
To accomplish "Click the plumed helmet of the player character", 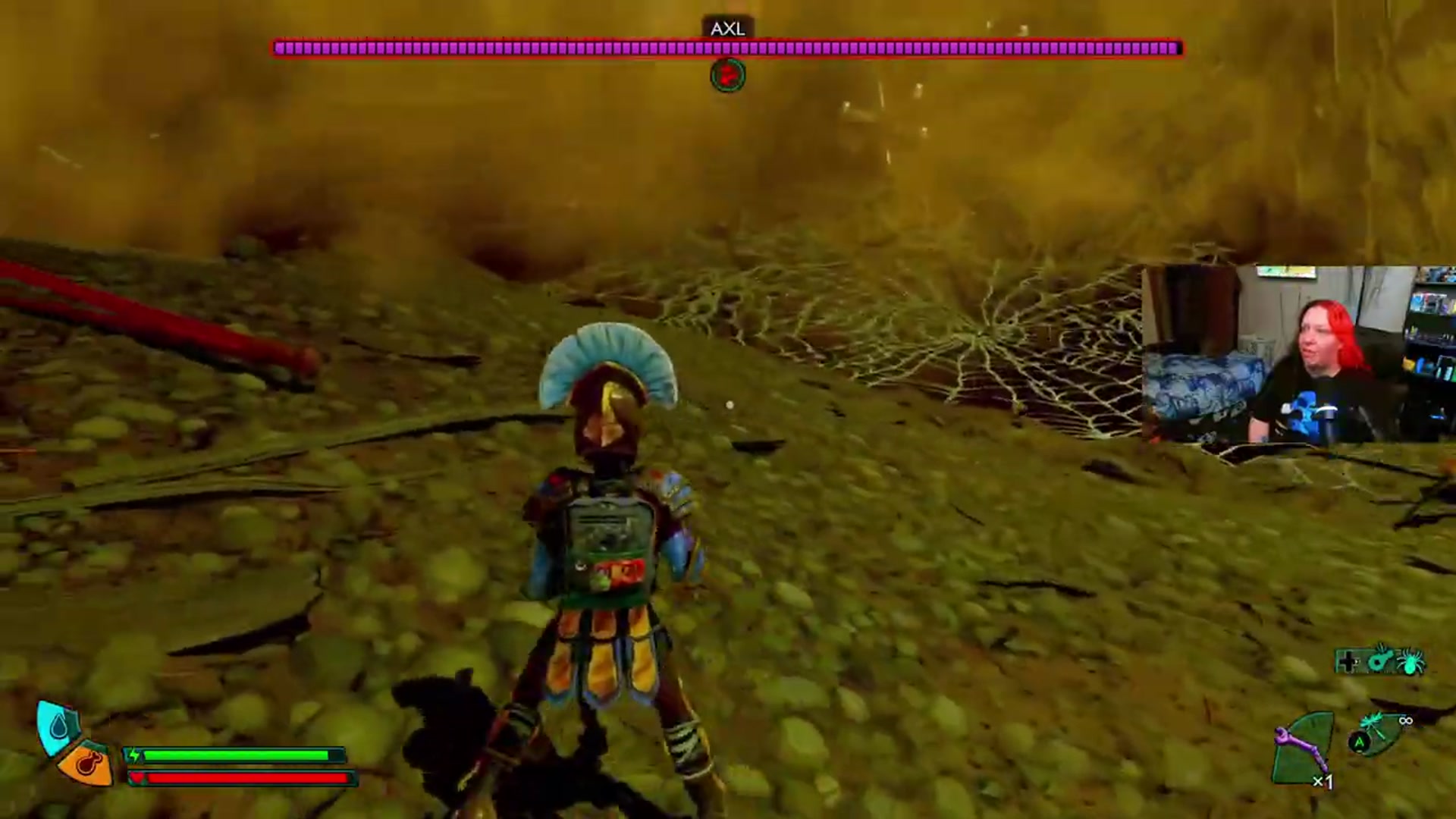I will point(607,372).
